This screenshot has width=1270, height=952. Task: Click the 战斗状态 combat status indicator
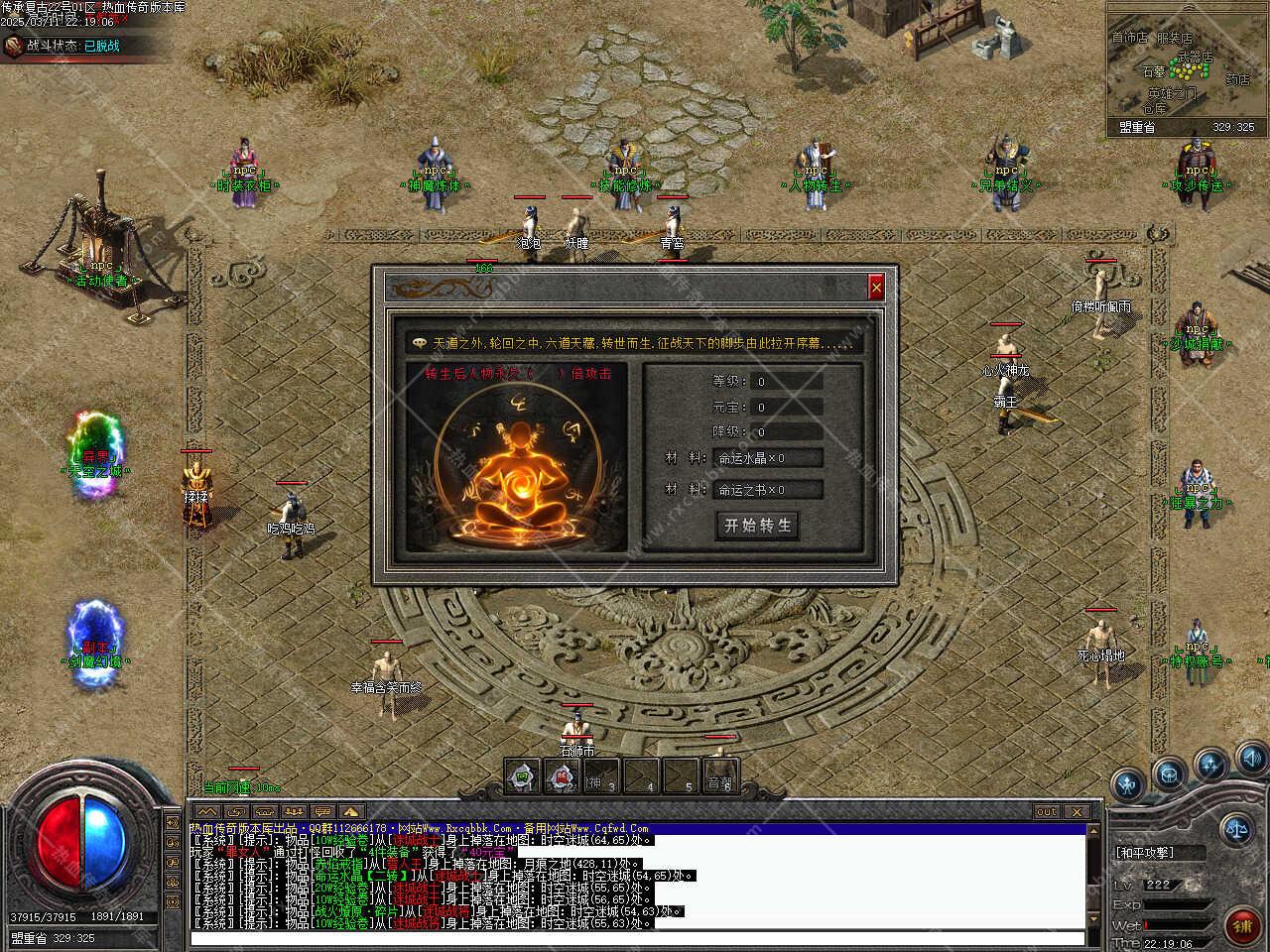point(74,46)
